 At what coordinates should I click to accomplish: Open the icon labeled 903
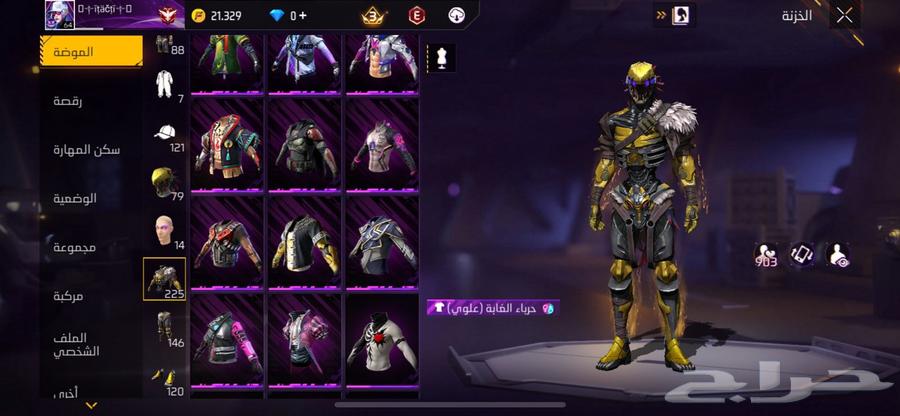click(766, 256)
